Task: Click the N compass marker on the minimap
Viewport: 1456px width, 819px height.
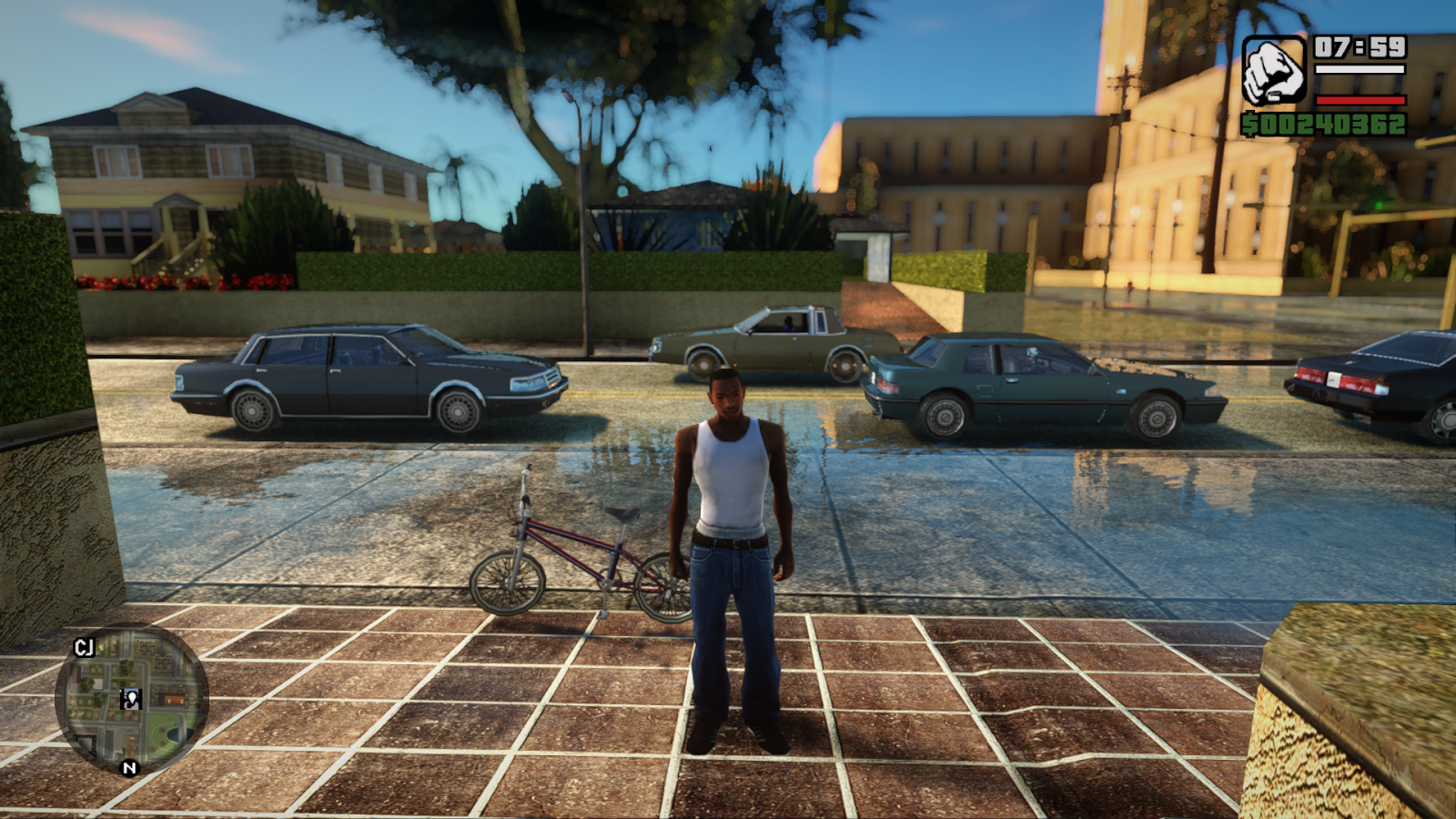Action: tap(128, 767)
